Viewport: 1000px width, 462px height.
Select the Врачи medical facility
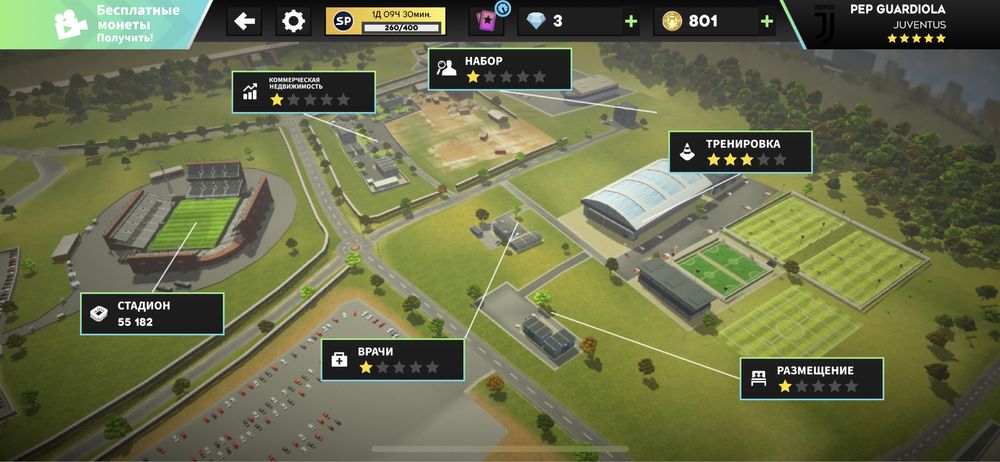393,359
